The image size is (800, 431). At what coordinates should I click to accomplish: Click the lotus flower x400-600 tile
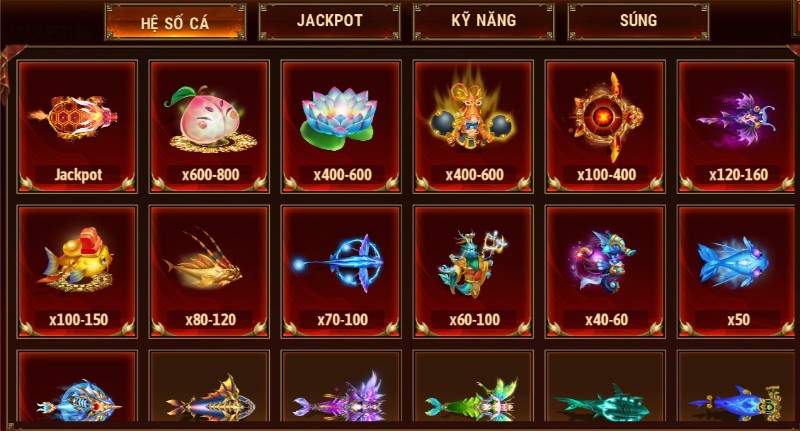pos(341,126)
